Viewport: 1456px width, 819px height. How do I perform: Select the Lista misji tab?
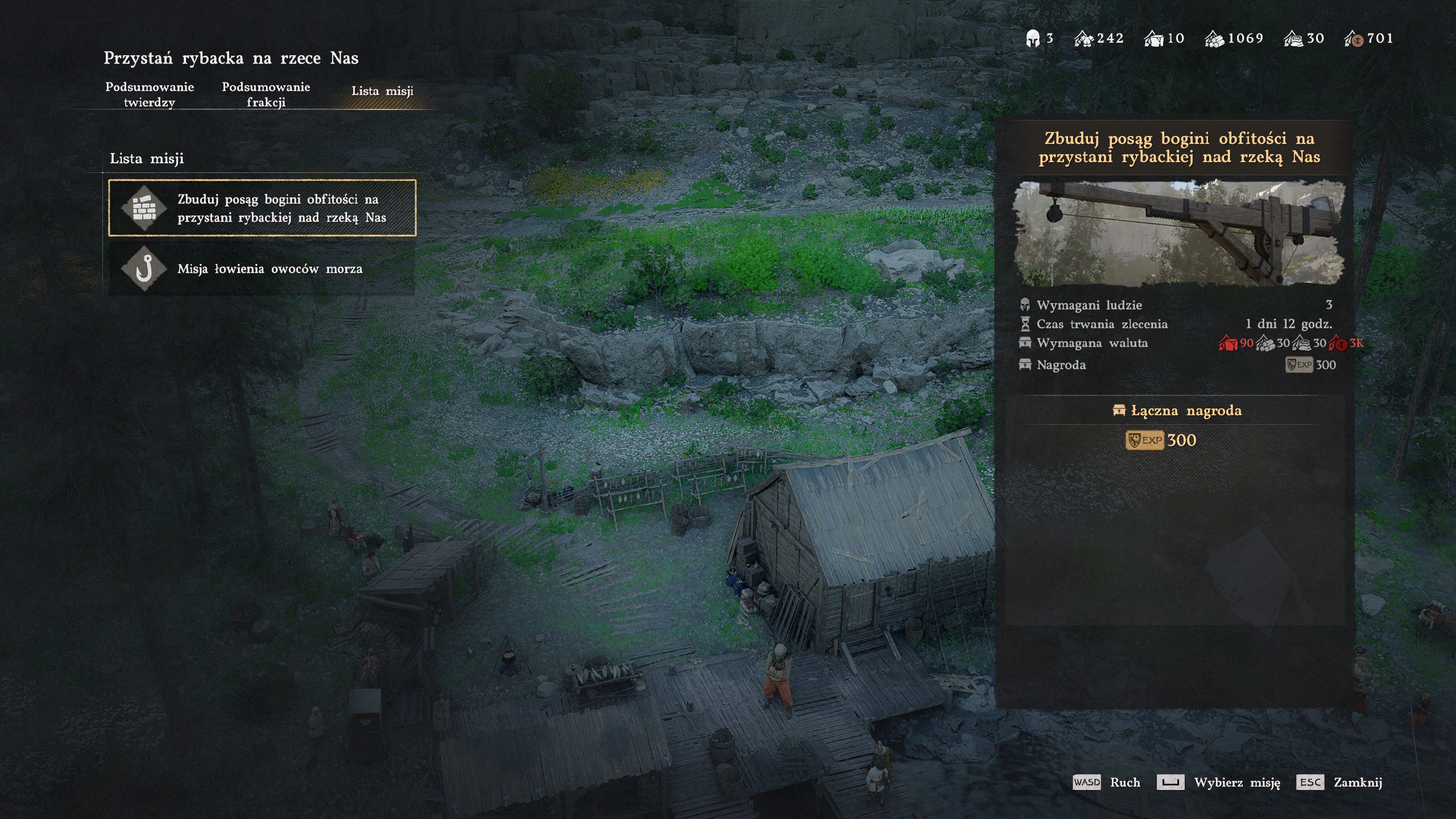[x=382, y=91]
